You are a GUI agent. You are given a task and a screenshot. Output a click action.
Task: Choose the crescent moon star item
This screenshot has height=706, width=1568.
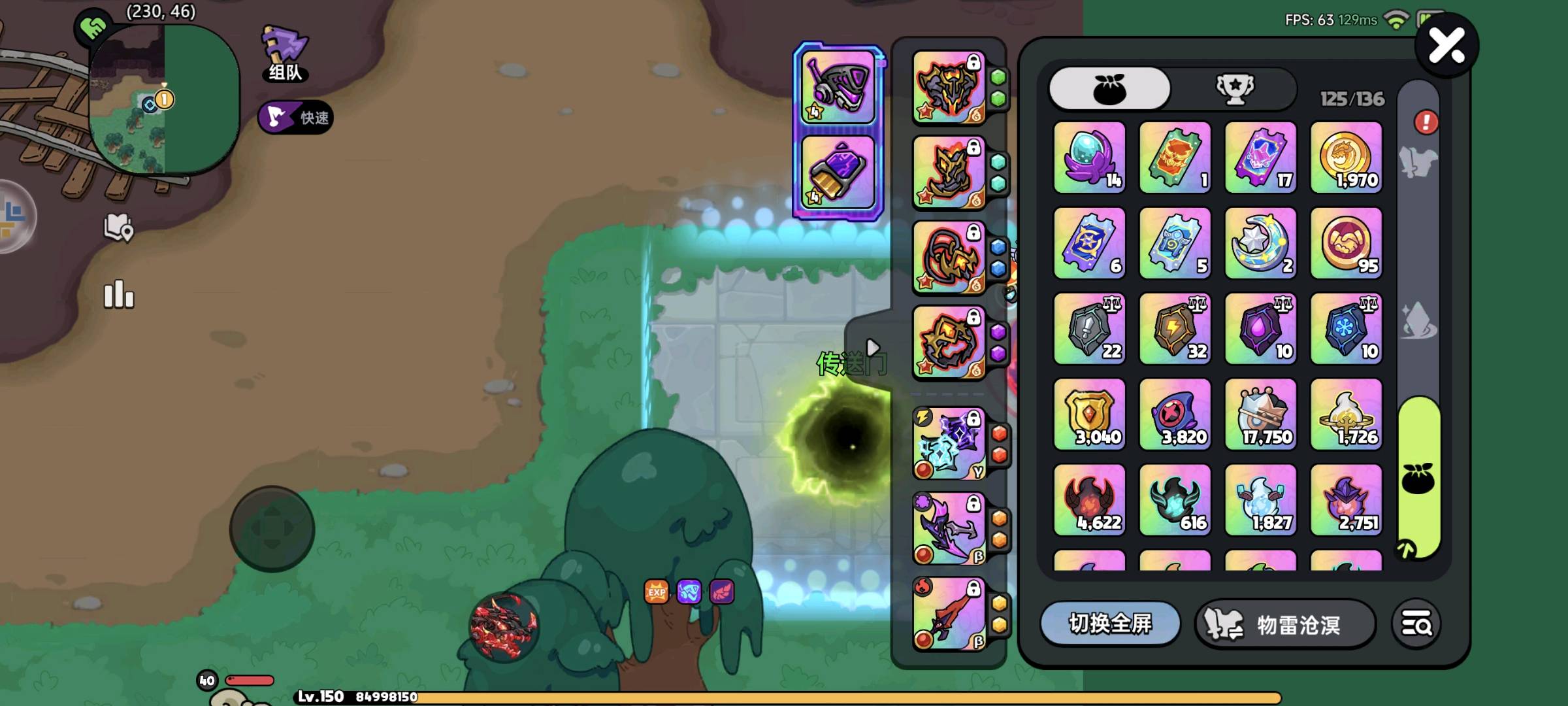pyautogui.click(x=1260, y=243)
